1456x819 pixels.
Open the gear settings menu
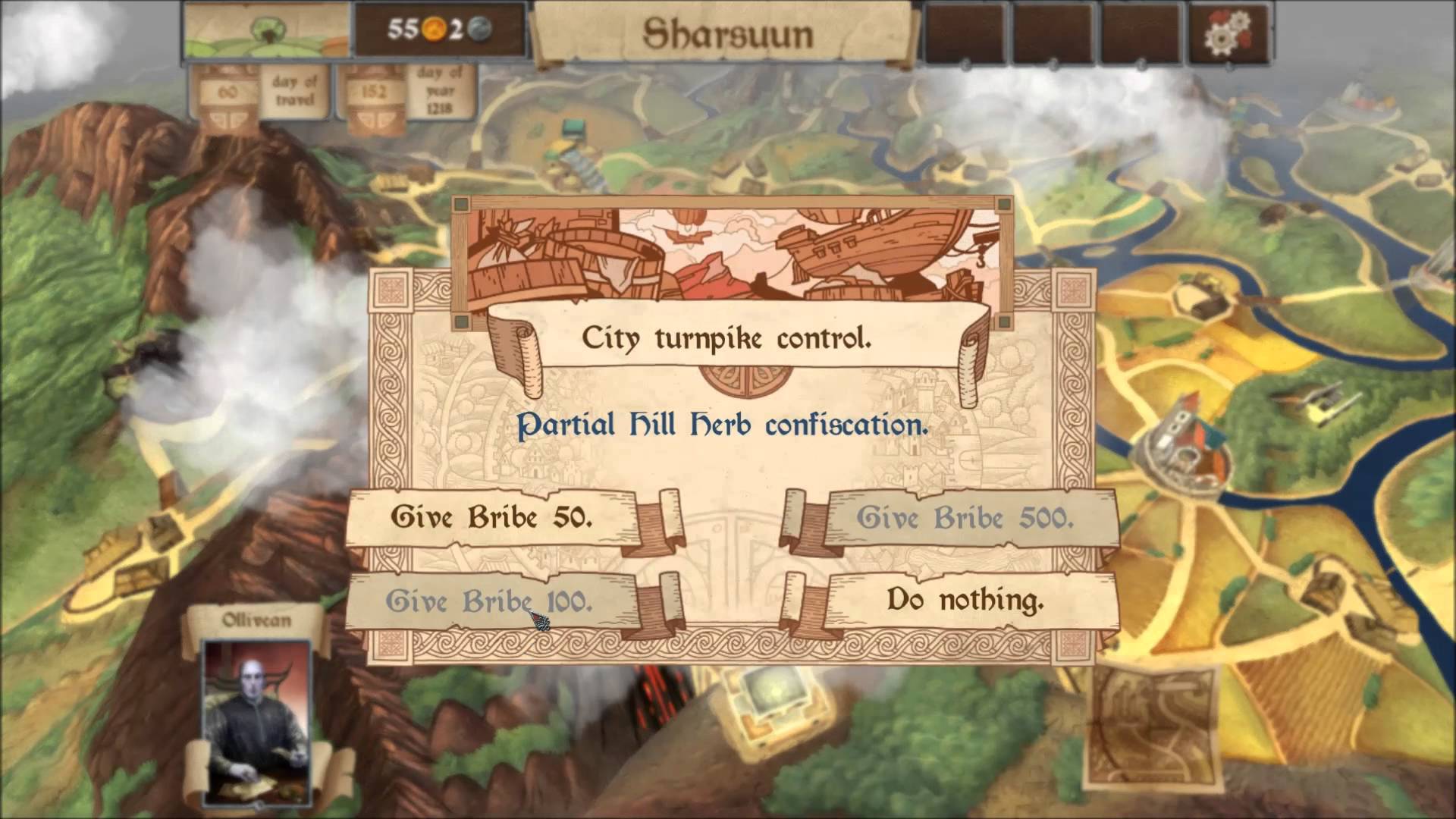pyautogui.click(x=1228, y=33)
